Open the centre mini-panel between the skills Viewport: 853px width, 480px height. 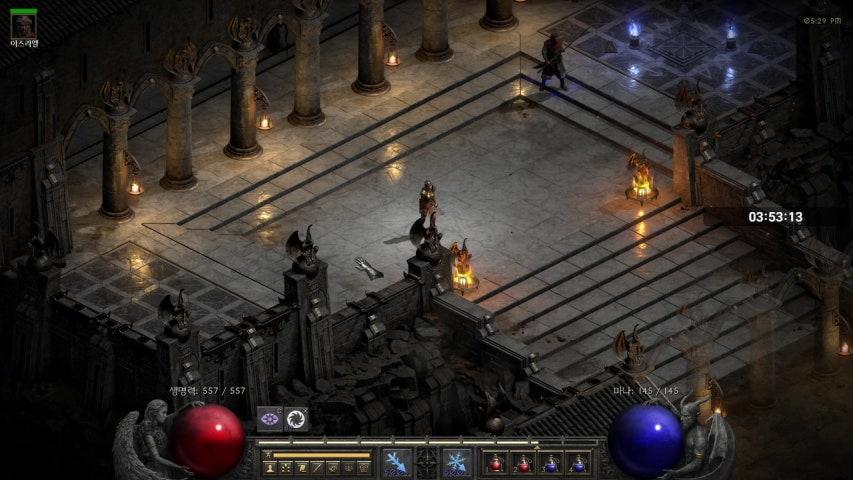click(427, 463)
